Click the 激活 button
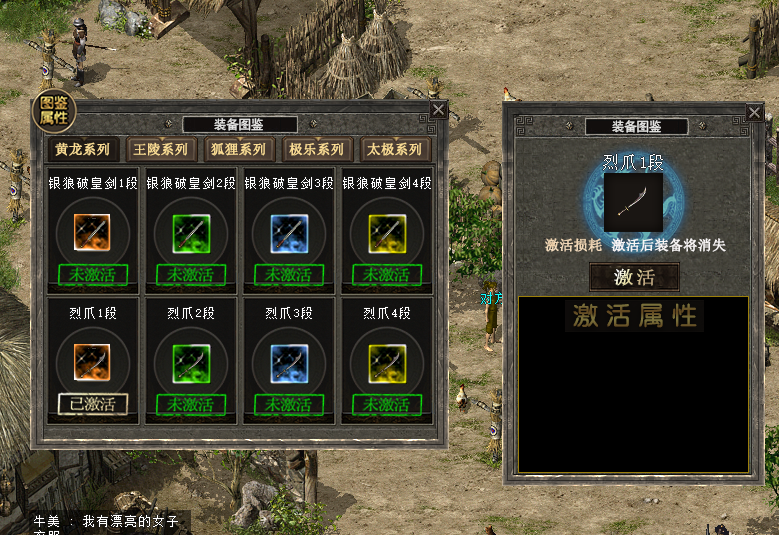Screen dimensions: 779x535 634,277
